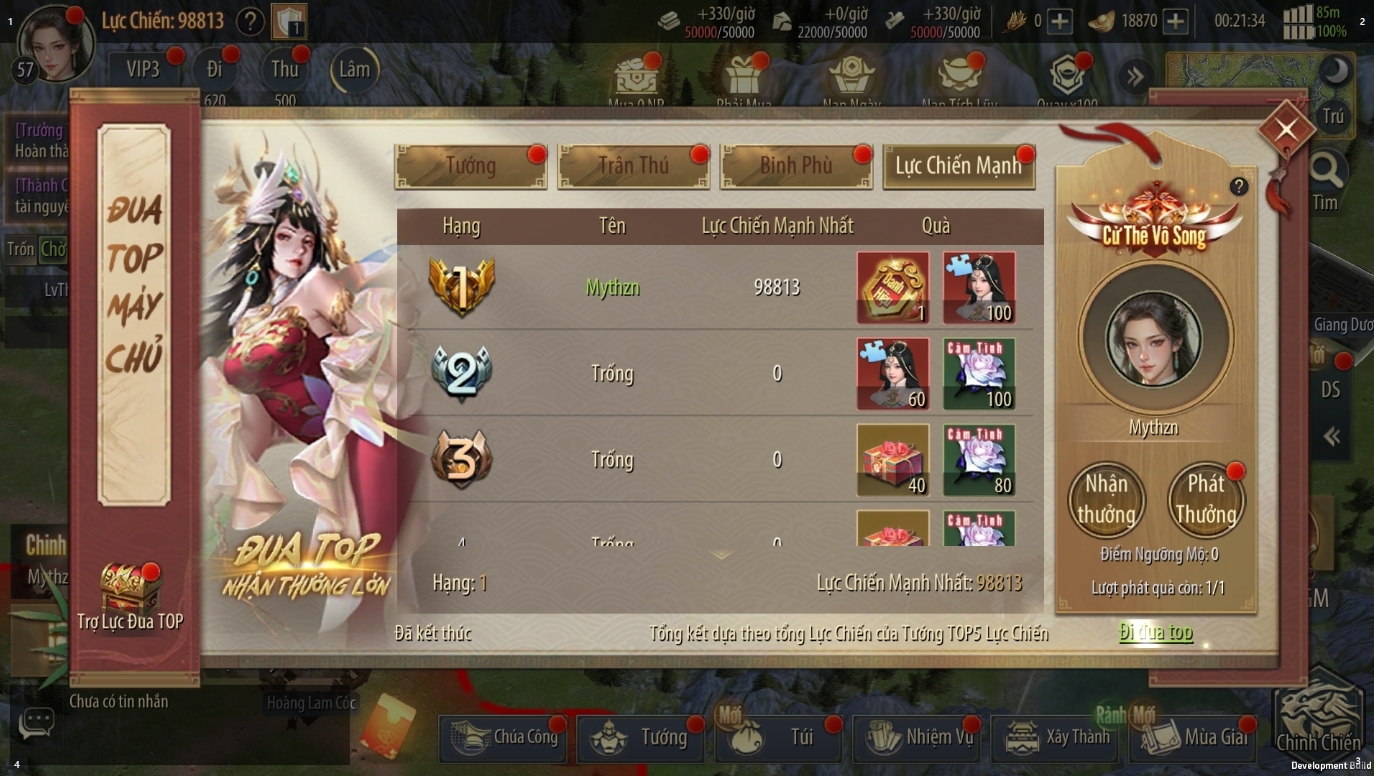1374x776 pixels.
Task: Click the Phát Thưởng round button
Action: coord(1205,499)
